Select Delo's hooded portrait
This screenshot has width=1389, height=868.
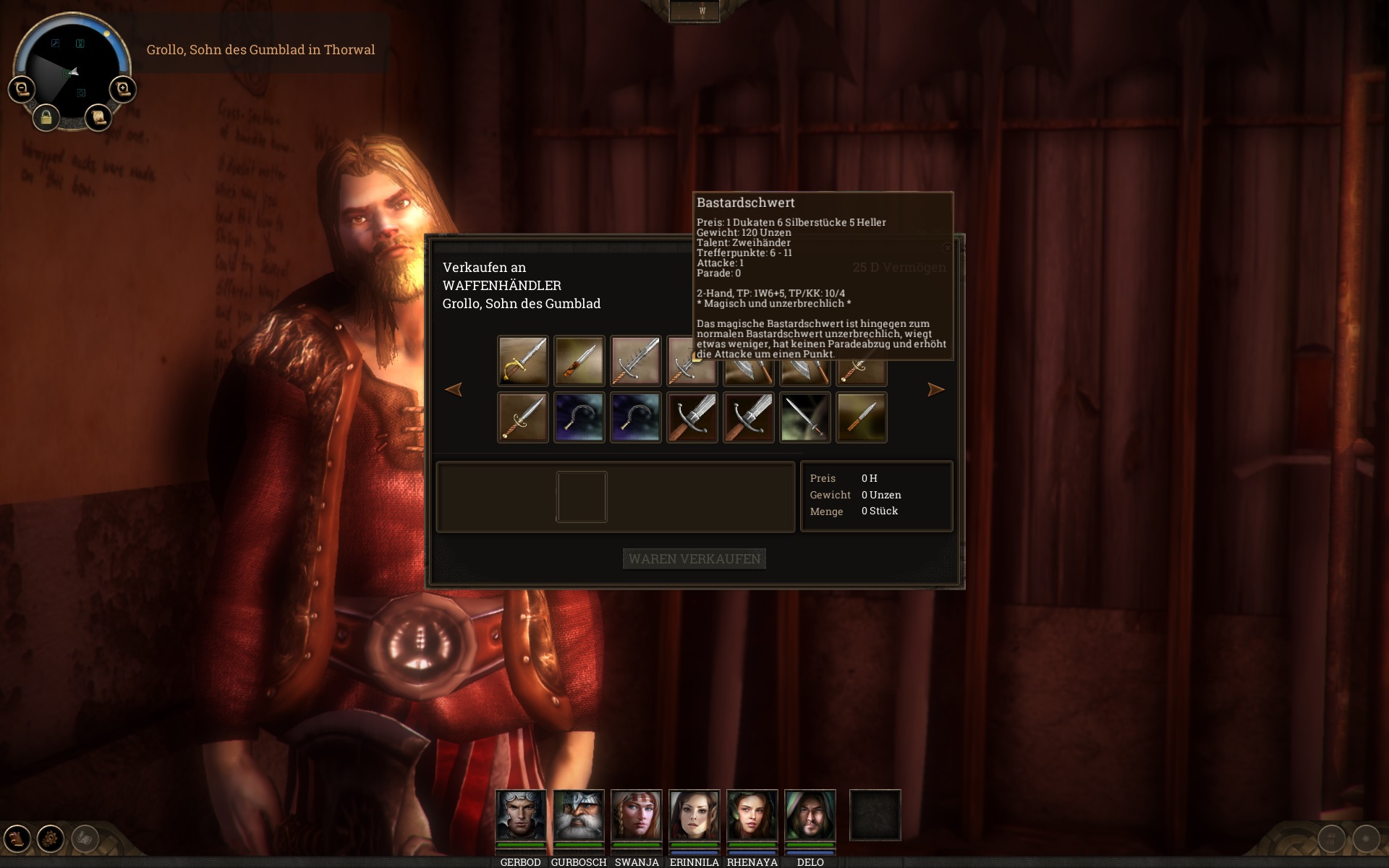pos(810,815)
